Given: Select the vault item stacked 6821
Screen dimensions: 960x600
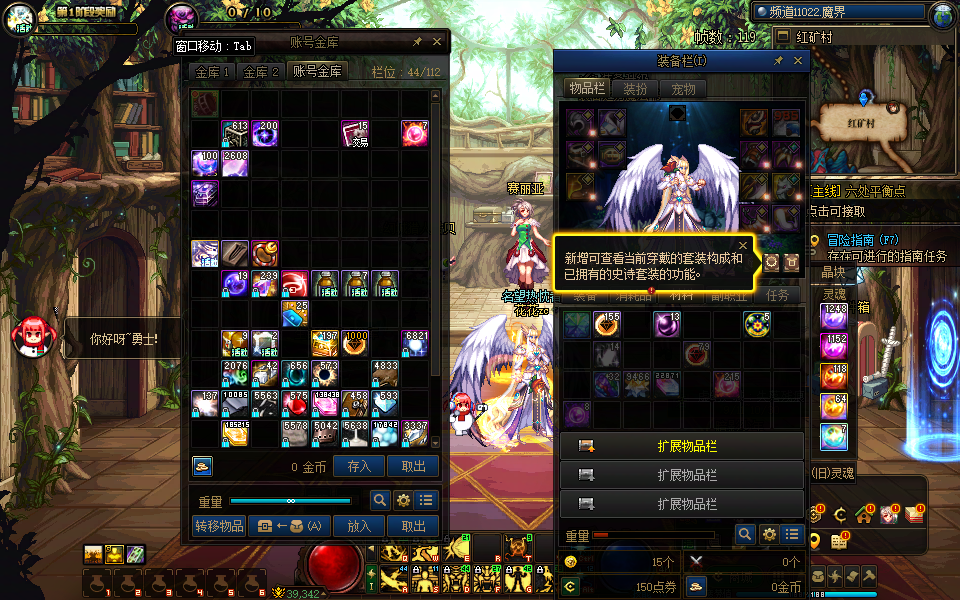Looking at the screenshot, I should (x=416, y=344).
